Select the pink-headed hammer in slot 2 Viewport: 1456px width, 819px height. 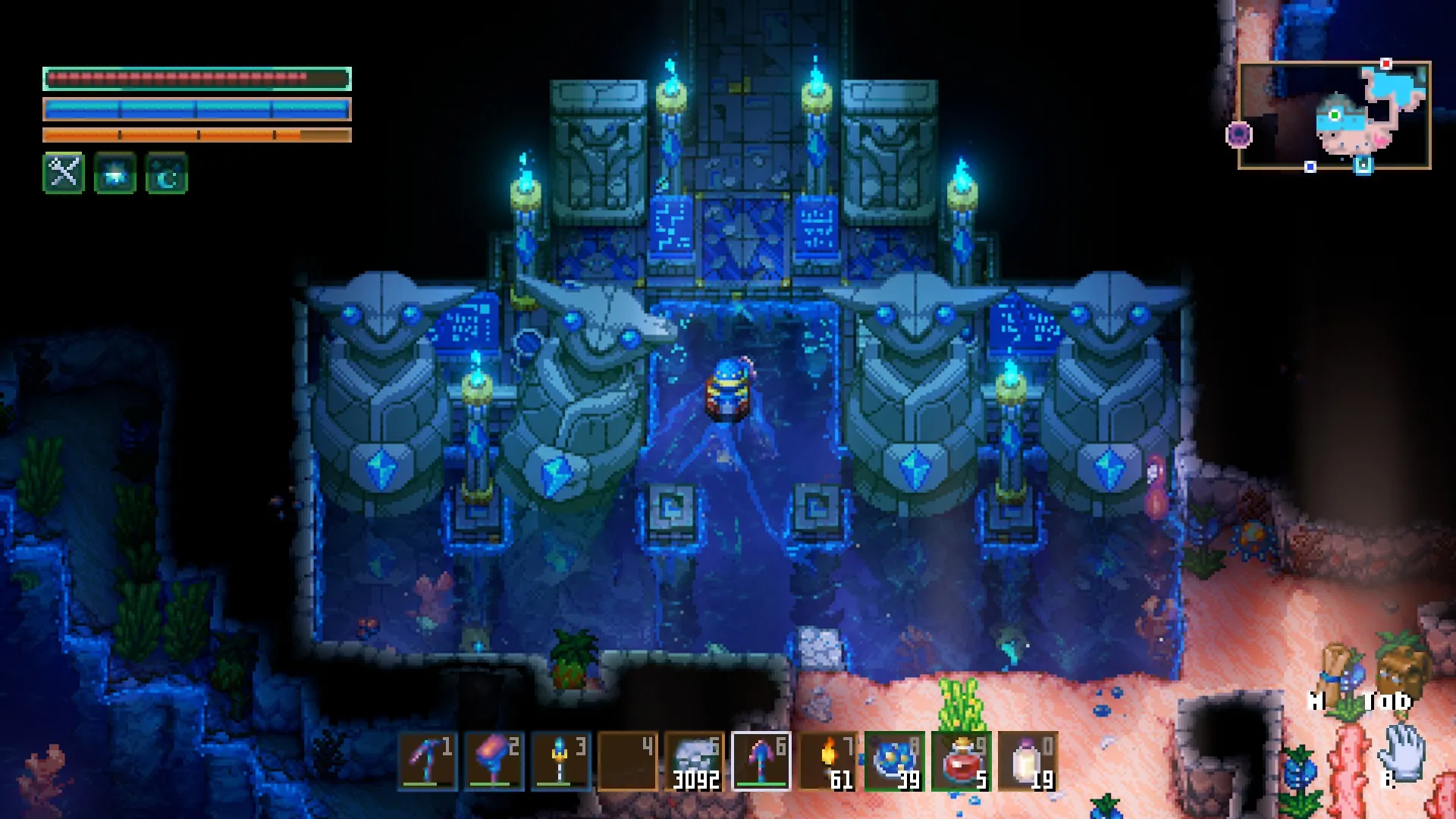(x=494, y=761)
